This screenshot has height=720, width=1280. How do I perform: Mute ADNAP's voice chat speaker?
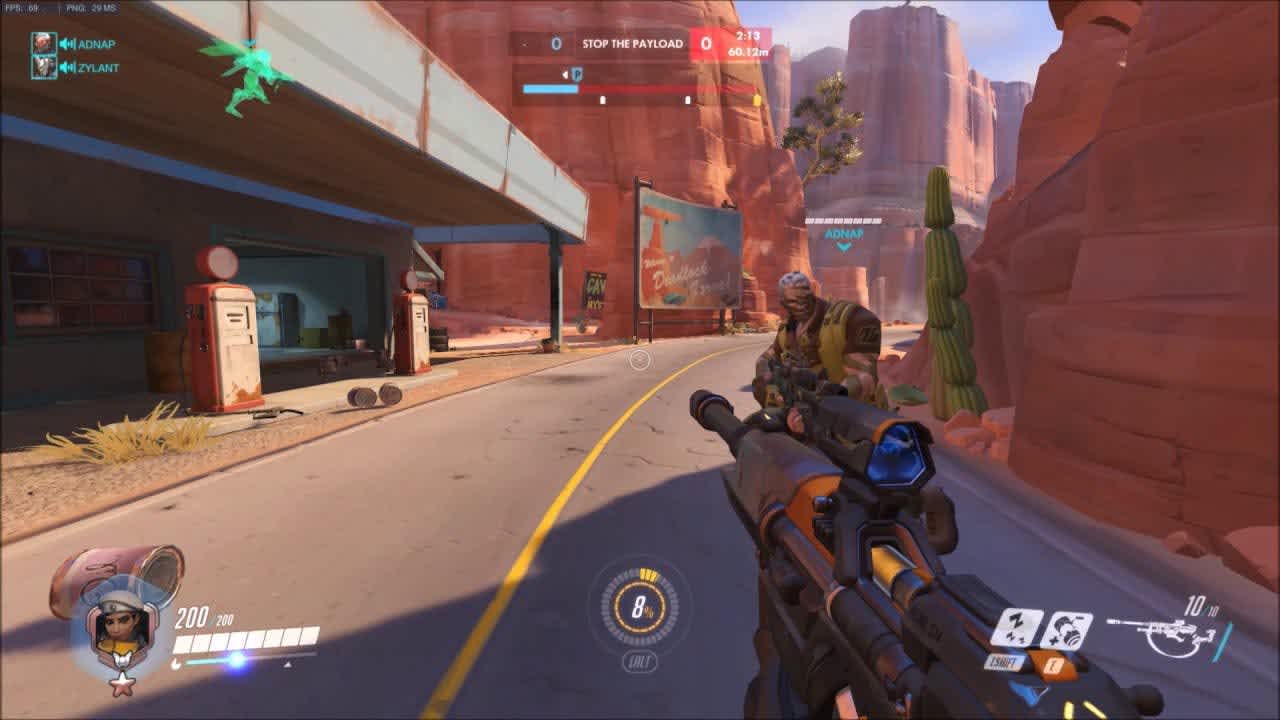click(x=68, y=44)
